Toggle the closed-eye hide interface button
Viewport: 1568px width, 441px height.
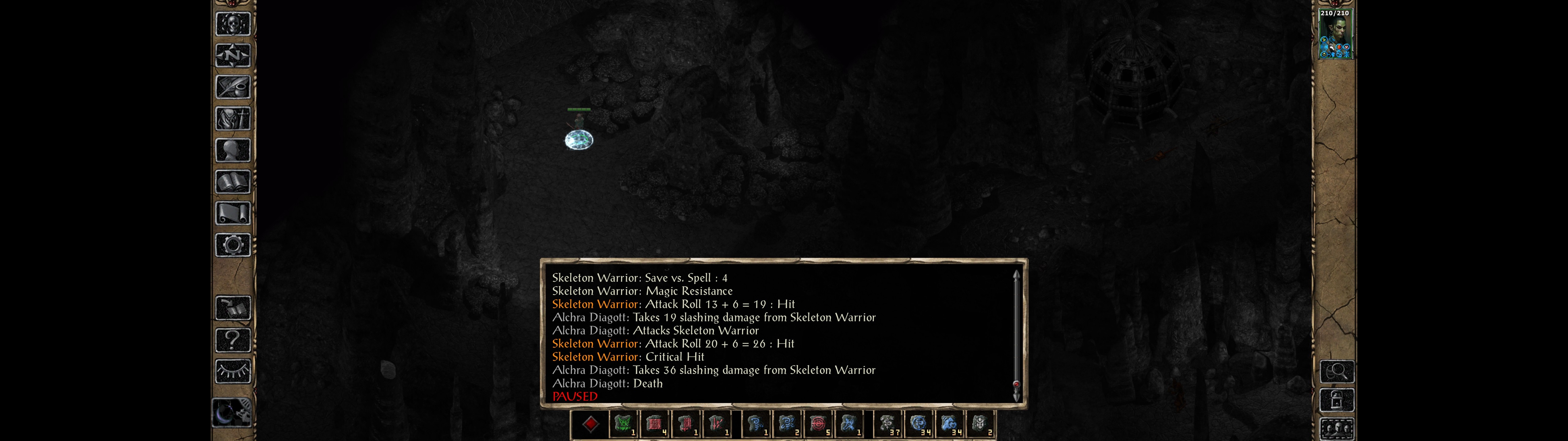coord(232,371)
